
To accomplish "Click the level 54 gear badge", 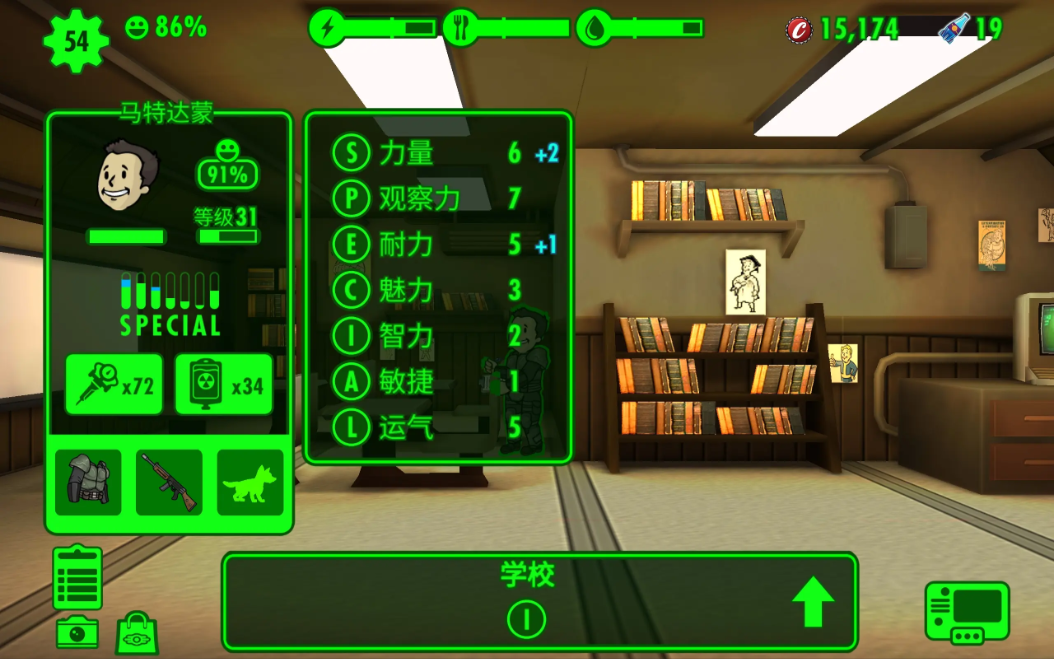I will [76, 41].
